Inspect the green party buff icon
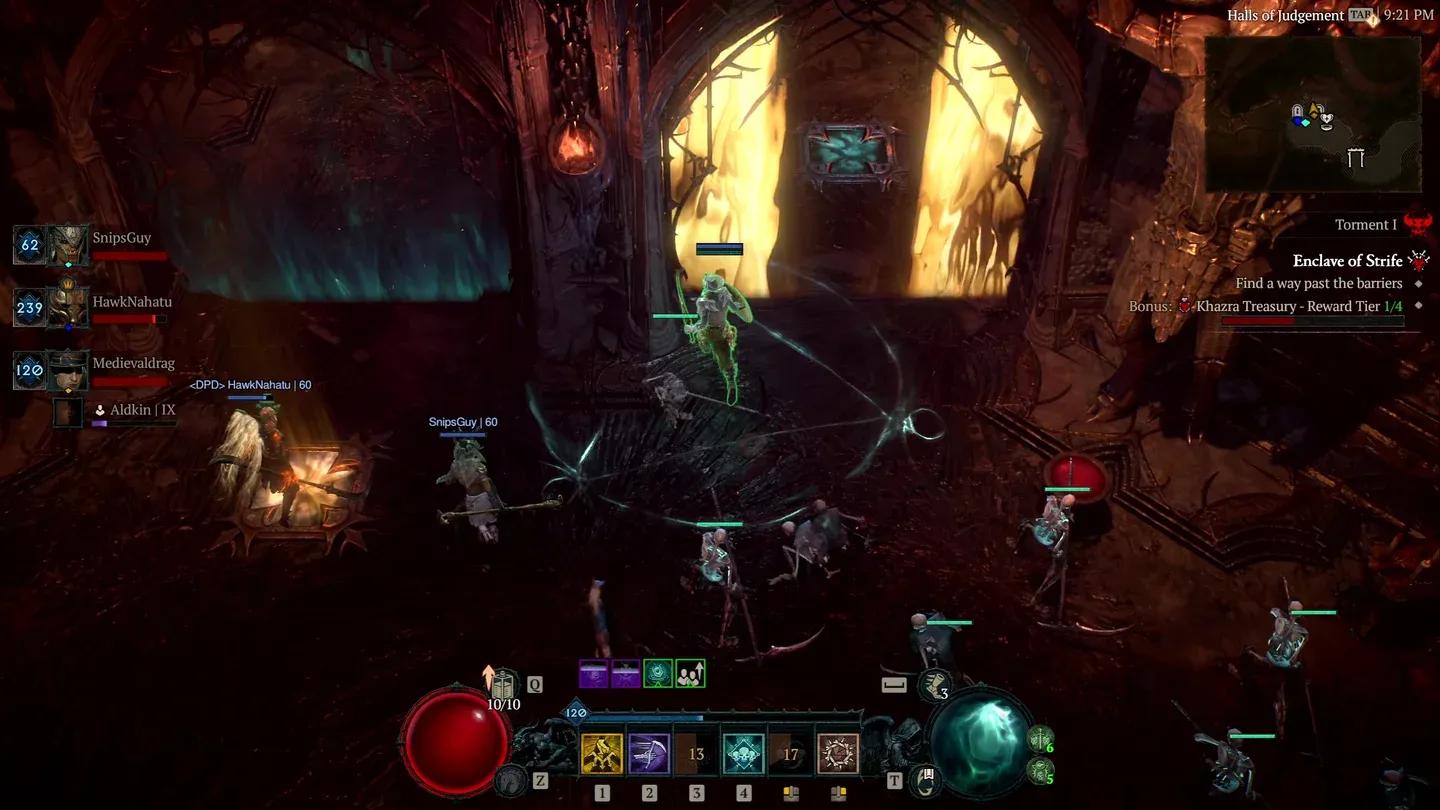This screenshot has height=810, width=1440. 690,674
